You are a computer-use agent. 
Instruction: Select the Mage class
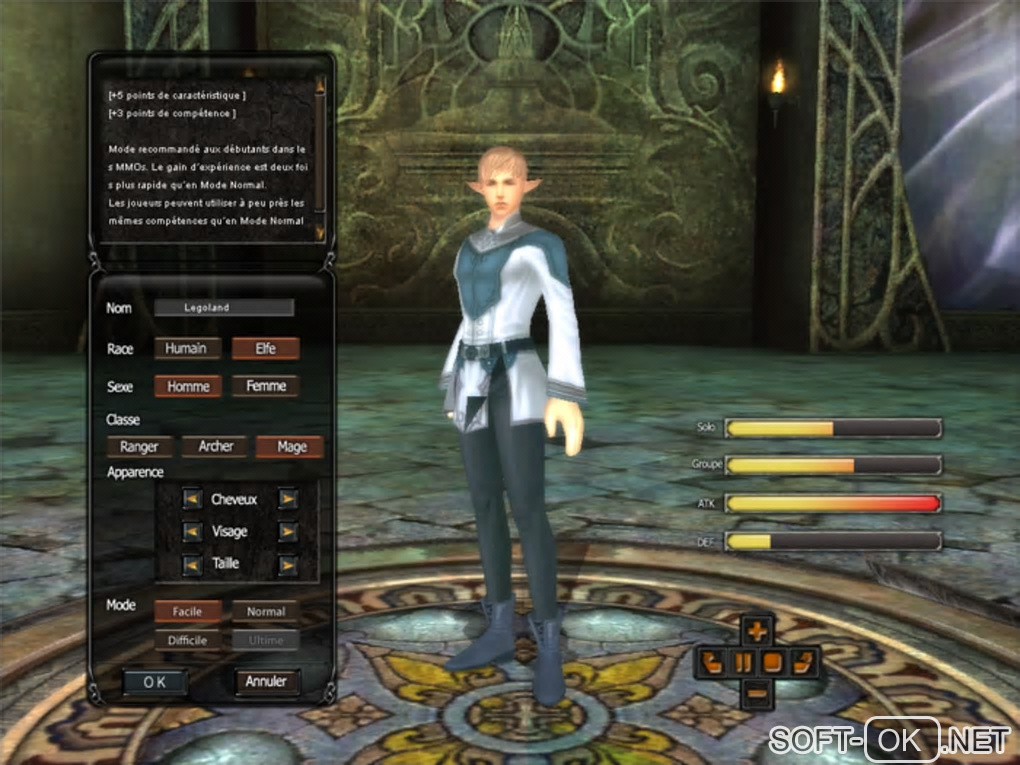pos(290,447)
